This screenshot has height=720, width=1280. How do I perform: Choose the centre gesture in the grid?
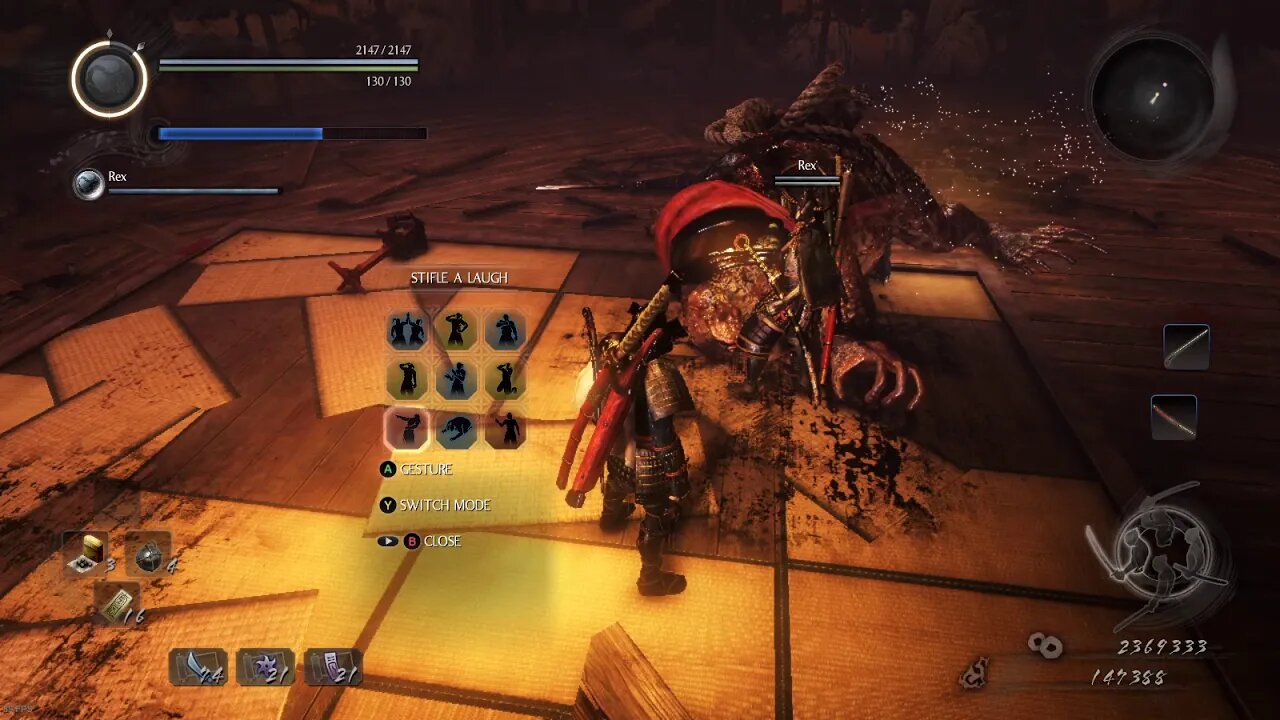[x=456, y=380]
